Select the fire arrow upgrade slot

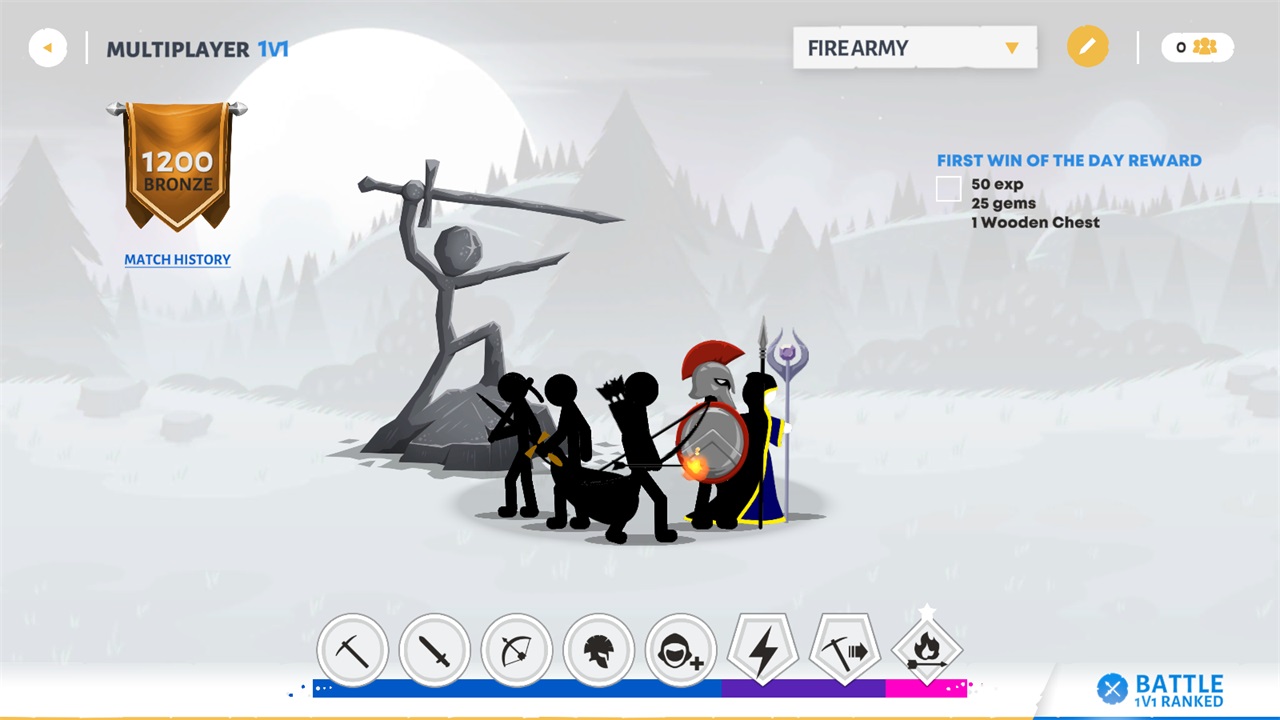926,651
